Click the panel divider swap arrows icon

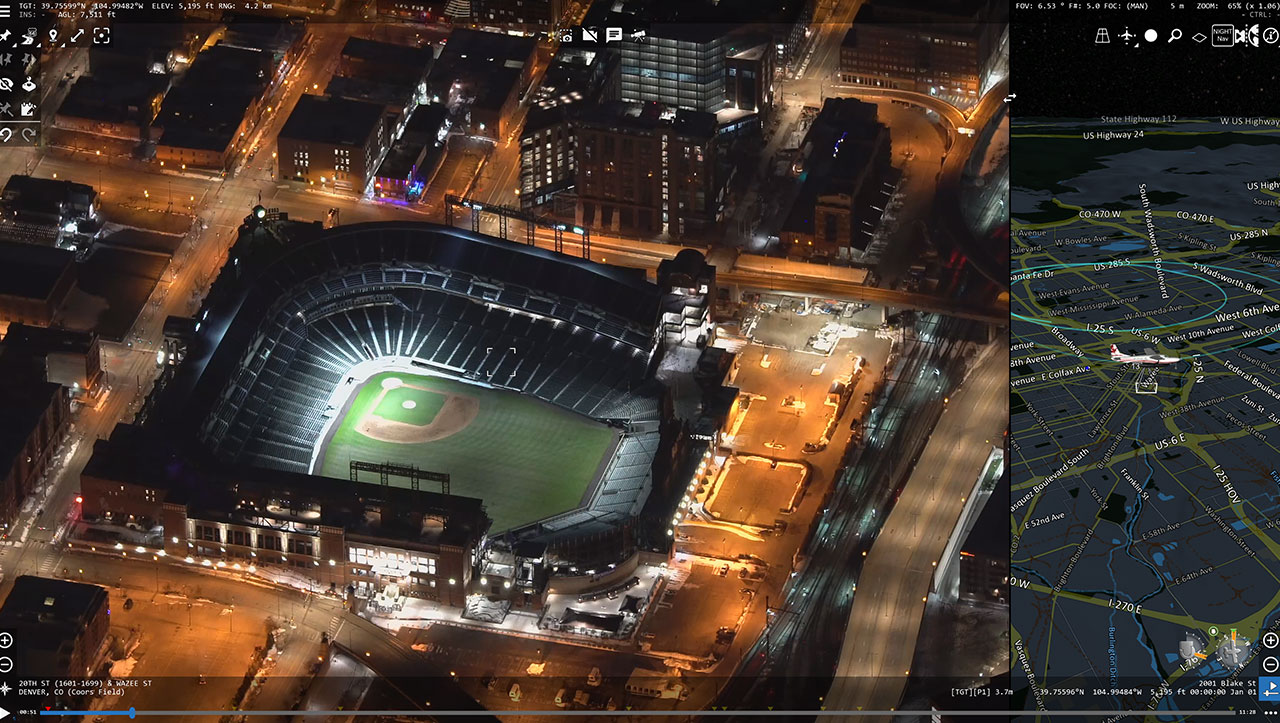tap(1010, 97)
